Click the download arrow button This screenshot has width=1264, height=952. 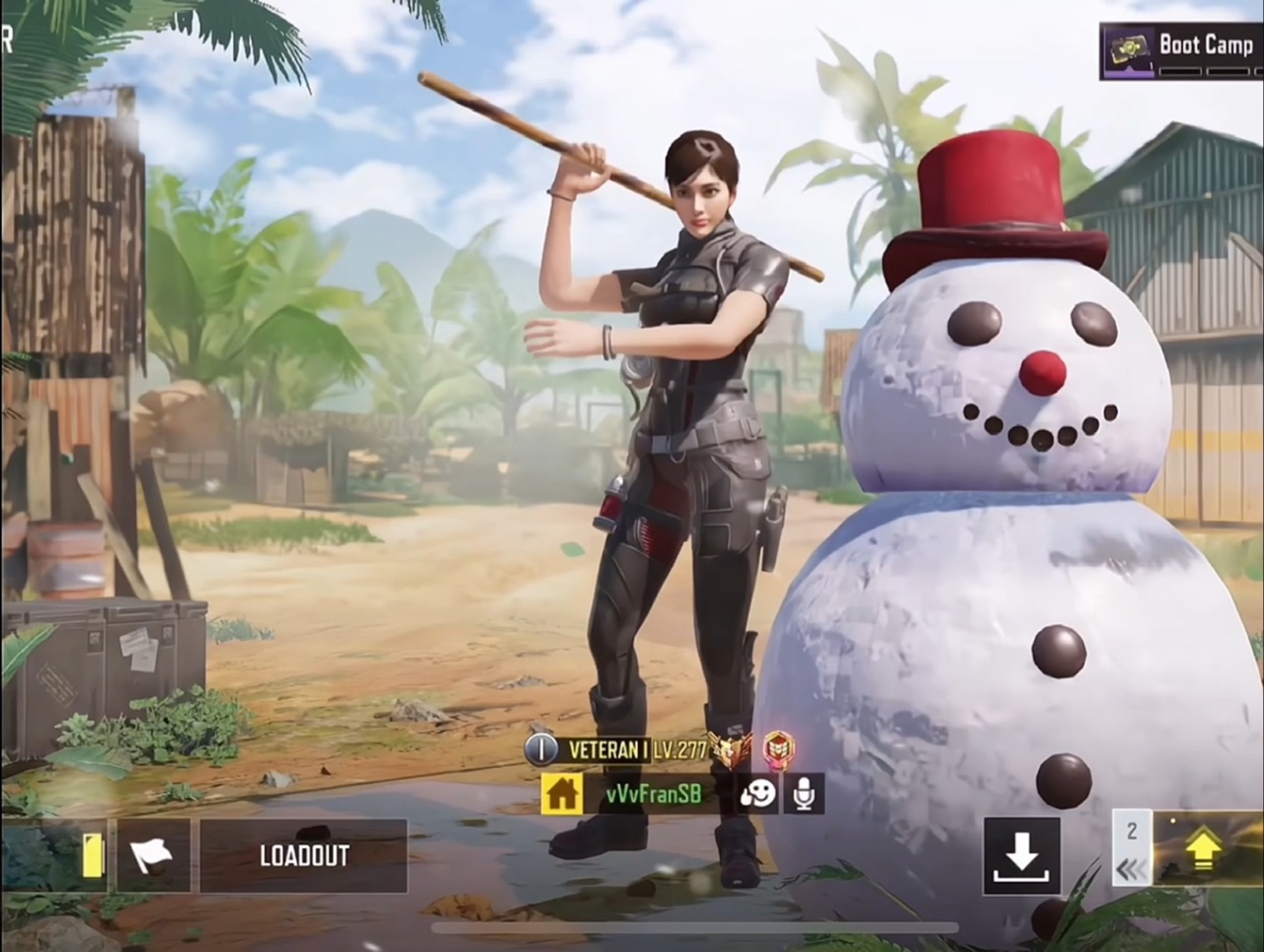point(1021,855)
